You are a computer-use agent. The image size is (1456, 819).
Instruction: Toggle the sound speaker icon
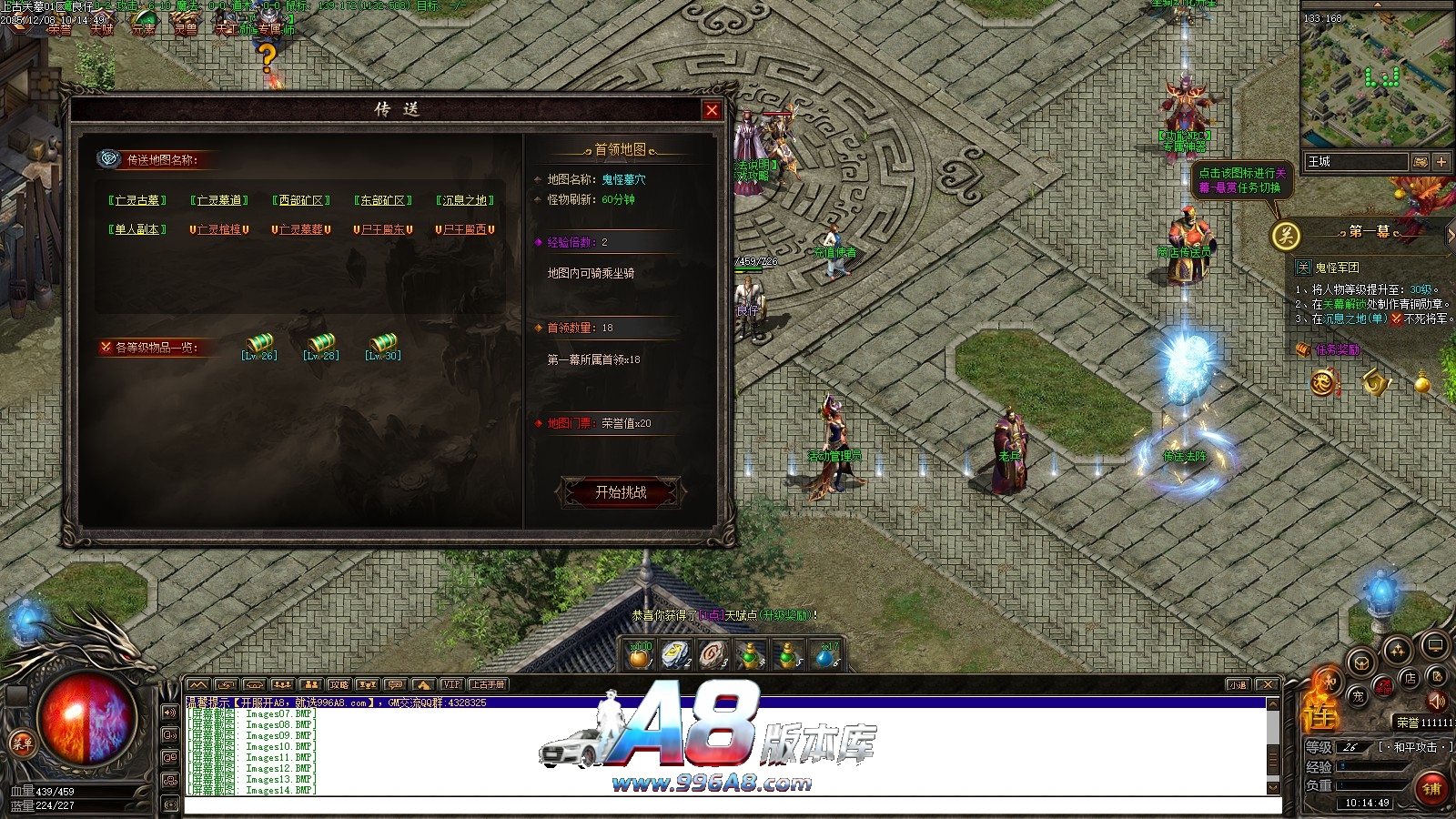(x=1437, y=701)
